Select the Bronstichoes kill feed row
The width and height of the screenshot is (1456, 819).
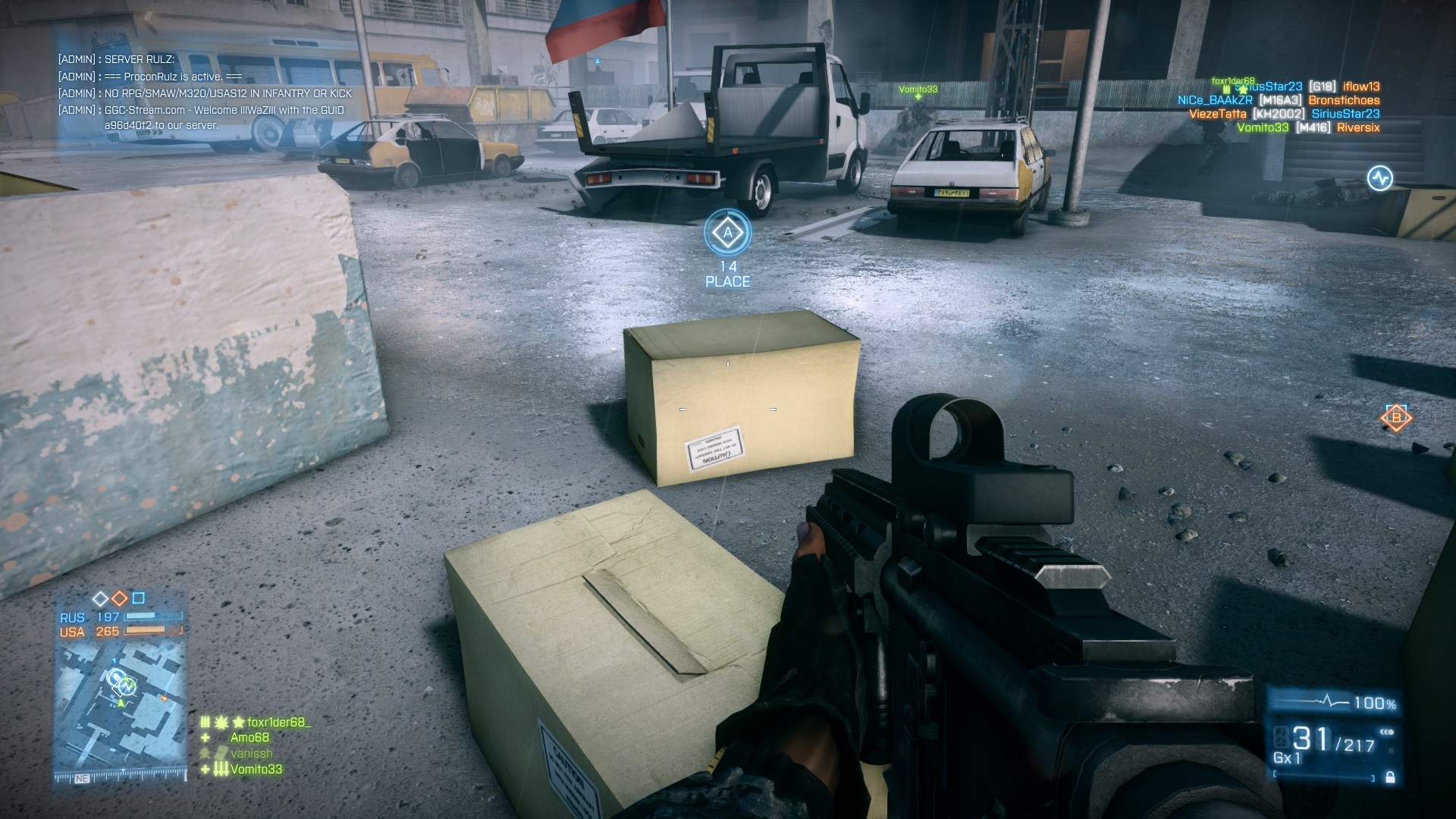(x=1344, y=100)
